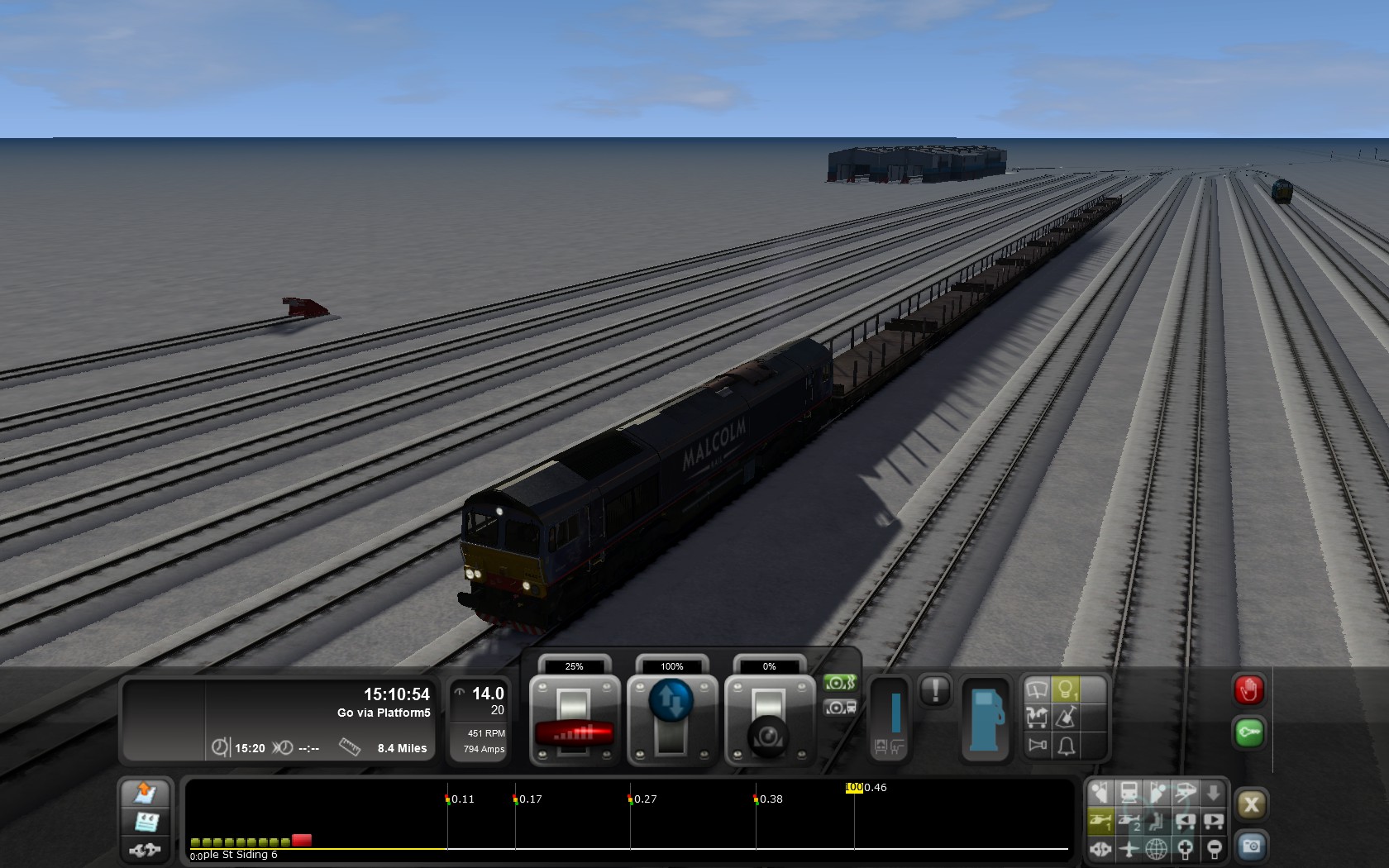This screenshot has height=868, width=1389.
Task: Close the HUD with the X button
Action: point(1251,804)
